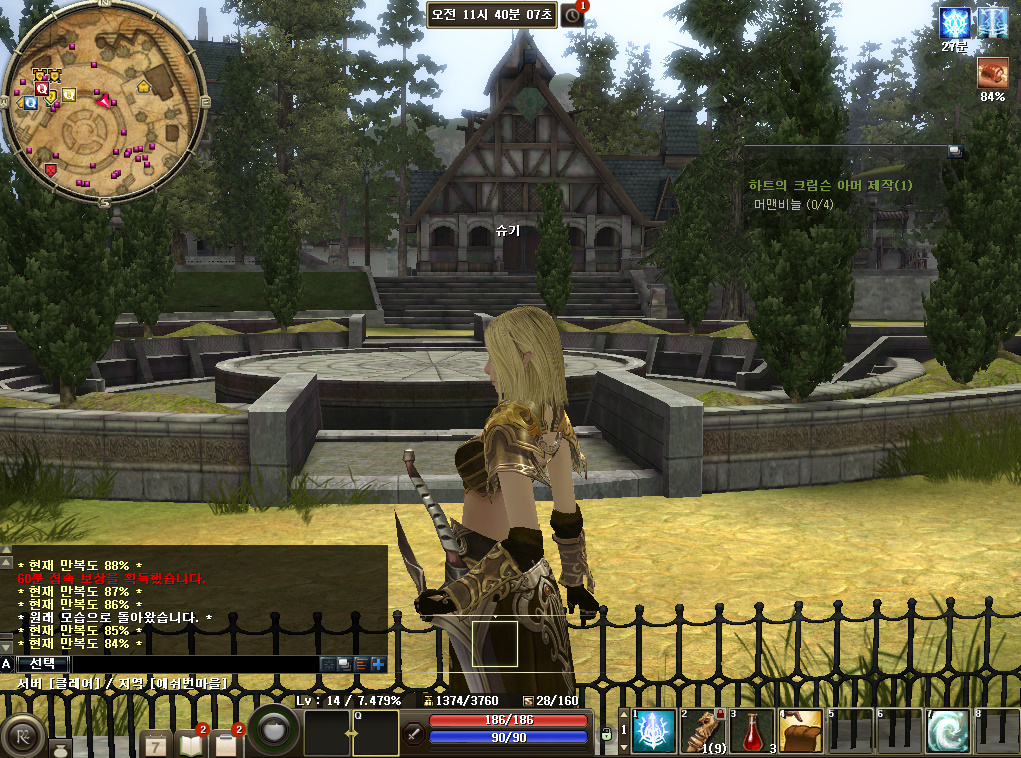This screenshot has height=758, width=1021.
Task: Use the bread item in slot 4
Action: tap(801, 731)
